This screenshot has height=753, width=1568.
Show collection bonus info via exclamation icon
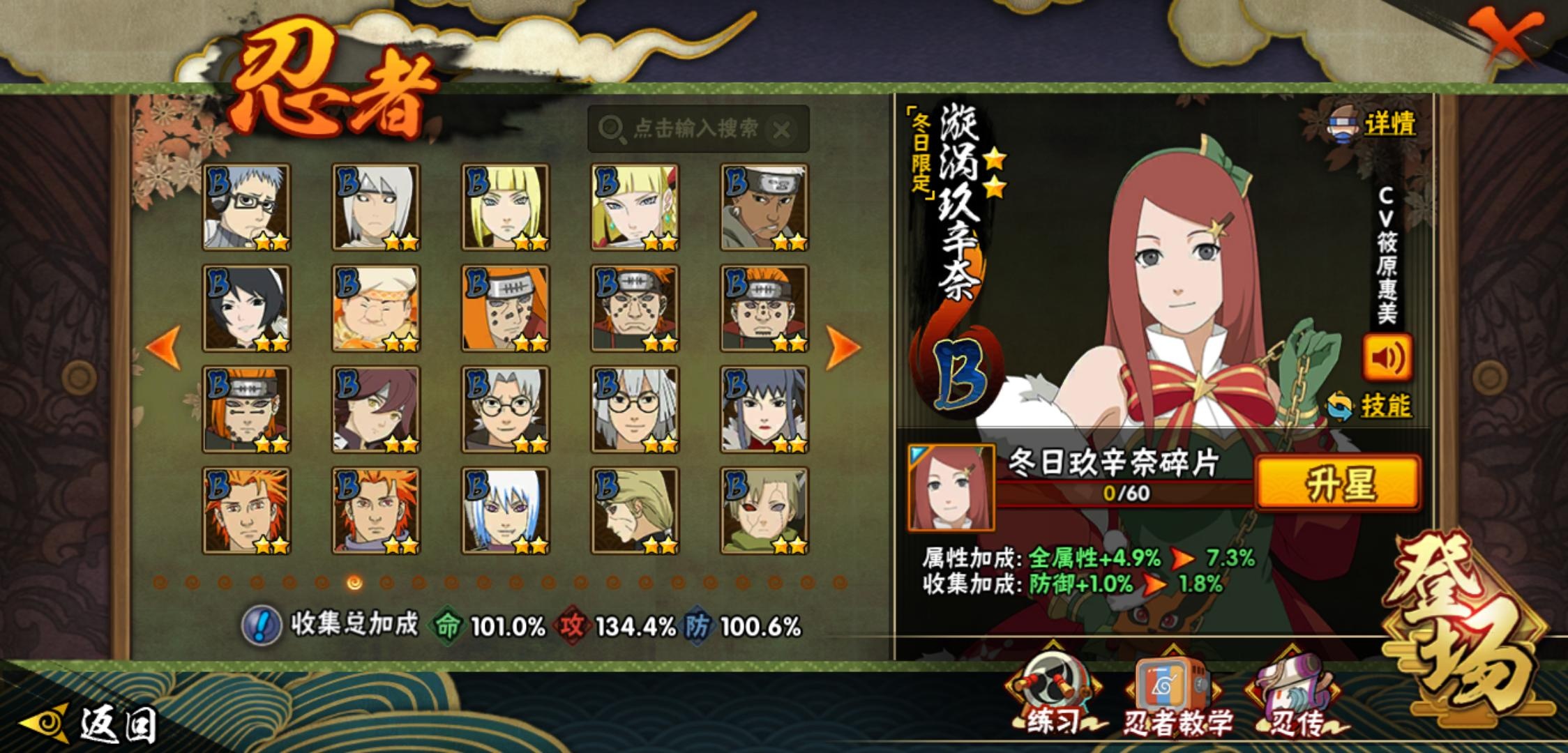tap(260, 625)
